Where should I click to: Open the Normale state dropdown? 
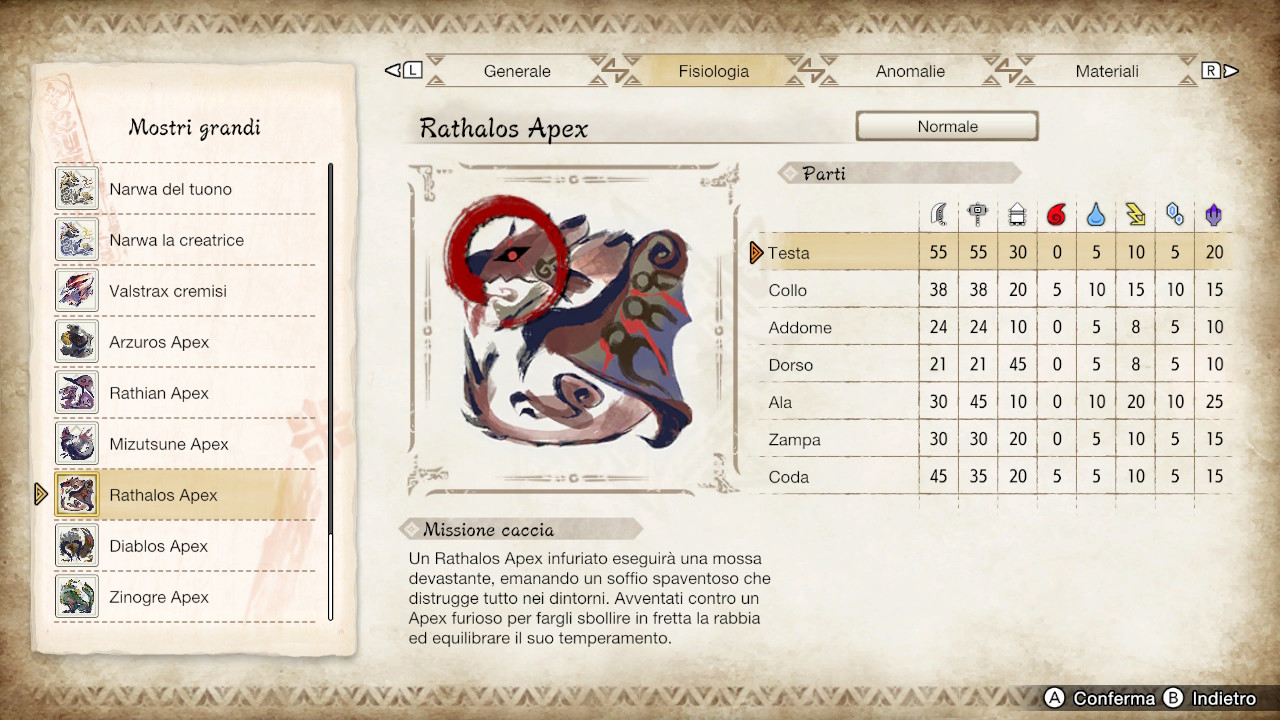[x=946, y=126]
